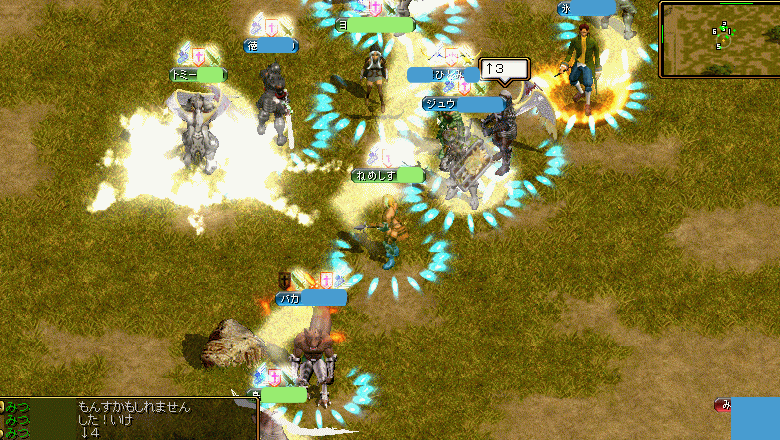This screenshot has width=780, height=440.
Task: Choose the れめしす player name tag
Action: pos(387,176)
